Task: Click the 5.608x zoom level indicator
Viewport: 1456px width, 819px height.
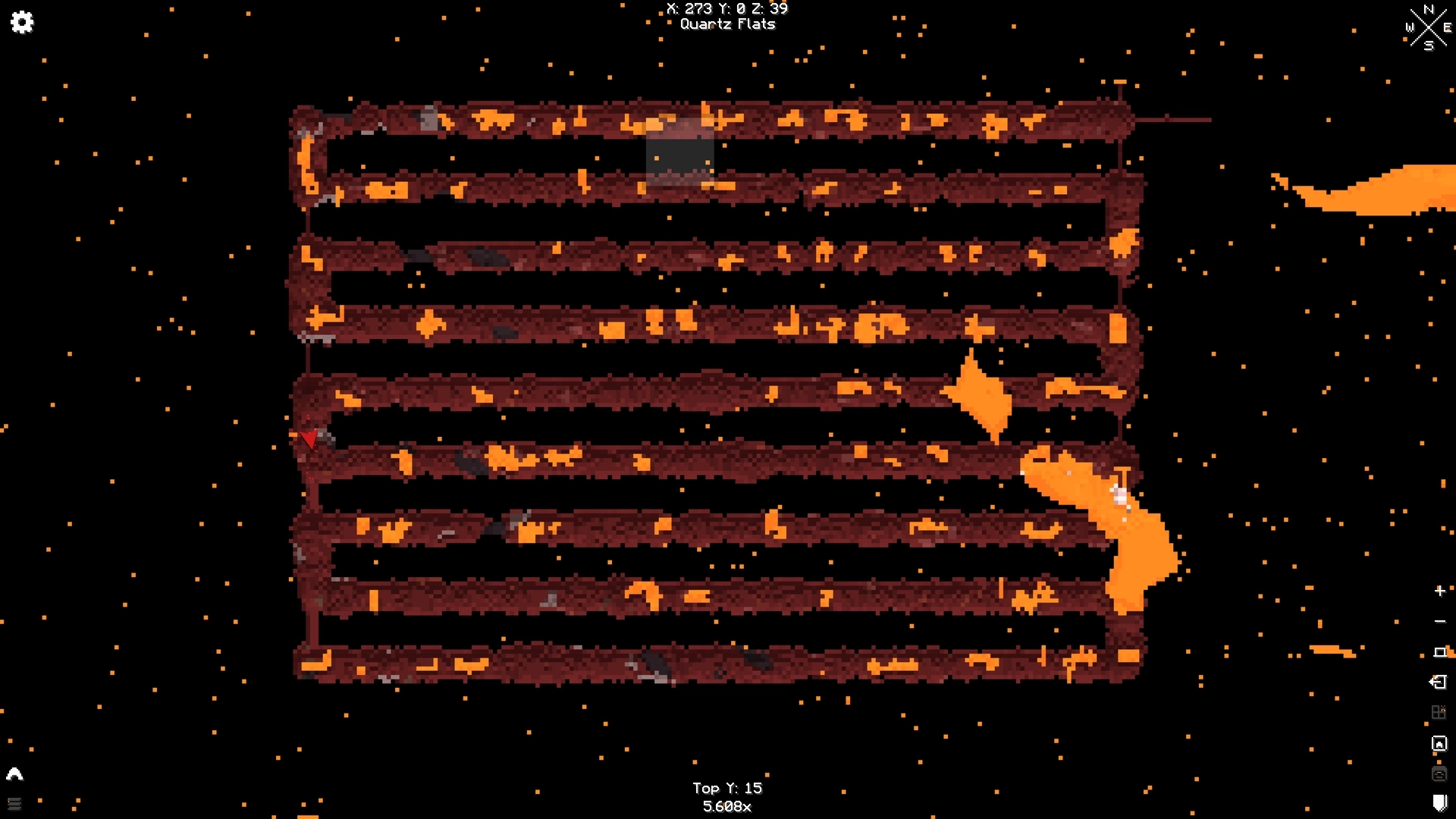Action: tap(727, 807)
